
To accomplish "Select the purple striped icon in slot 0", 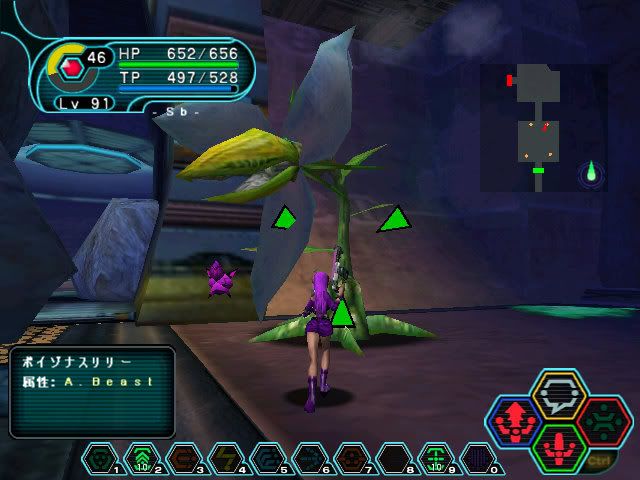I will (477, 459).
